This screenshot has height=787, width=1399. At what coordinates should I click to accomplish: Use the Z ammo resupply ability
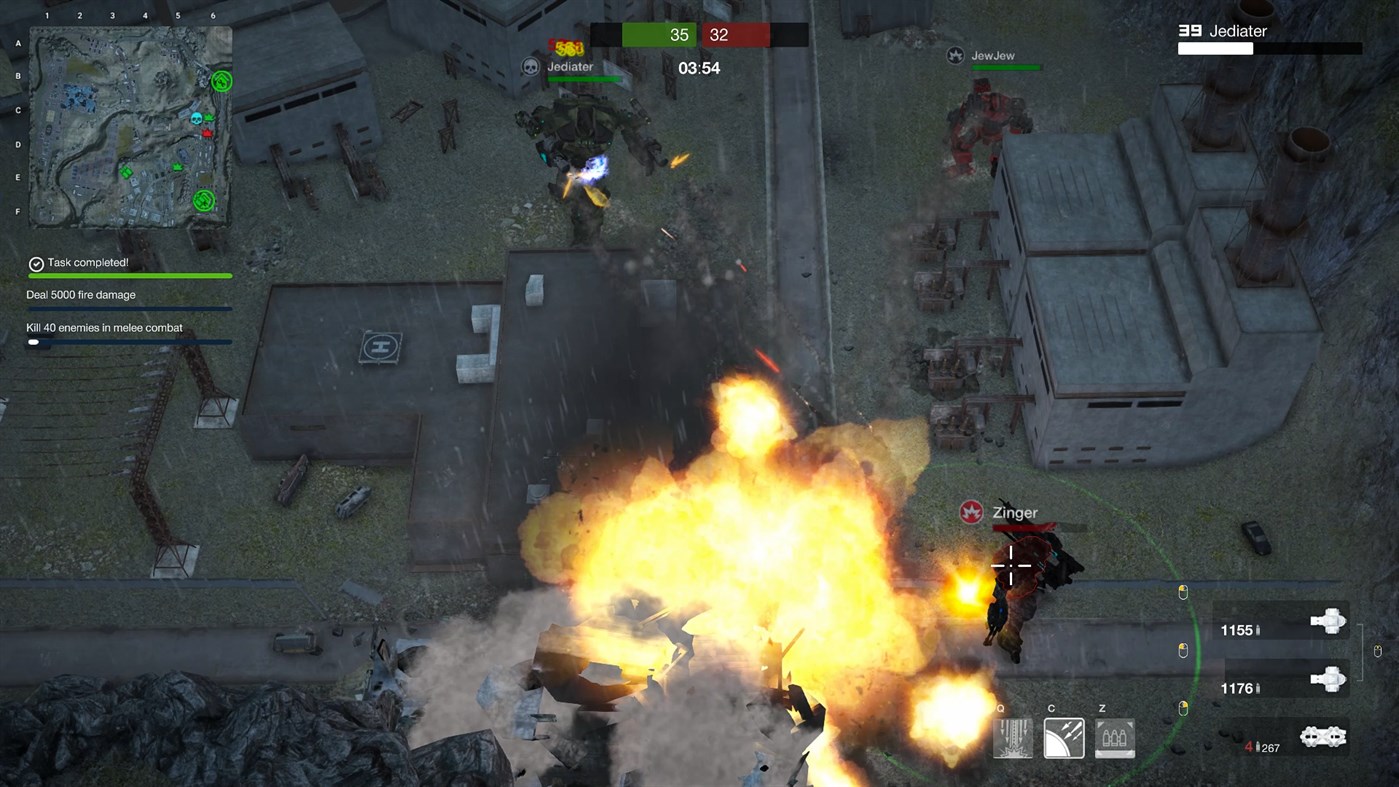click(1113, 738)
